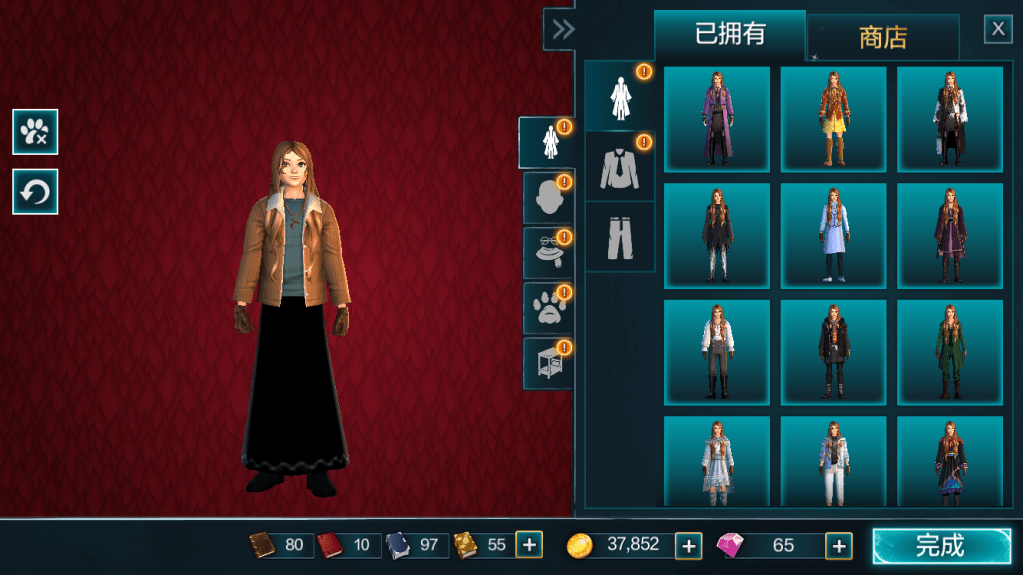Select the purple coat outfit thumbnail
This screenshot has width=1023, height=575.
click(x=717, y=119)
